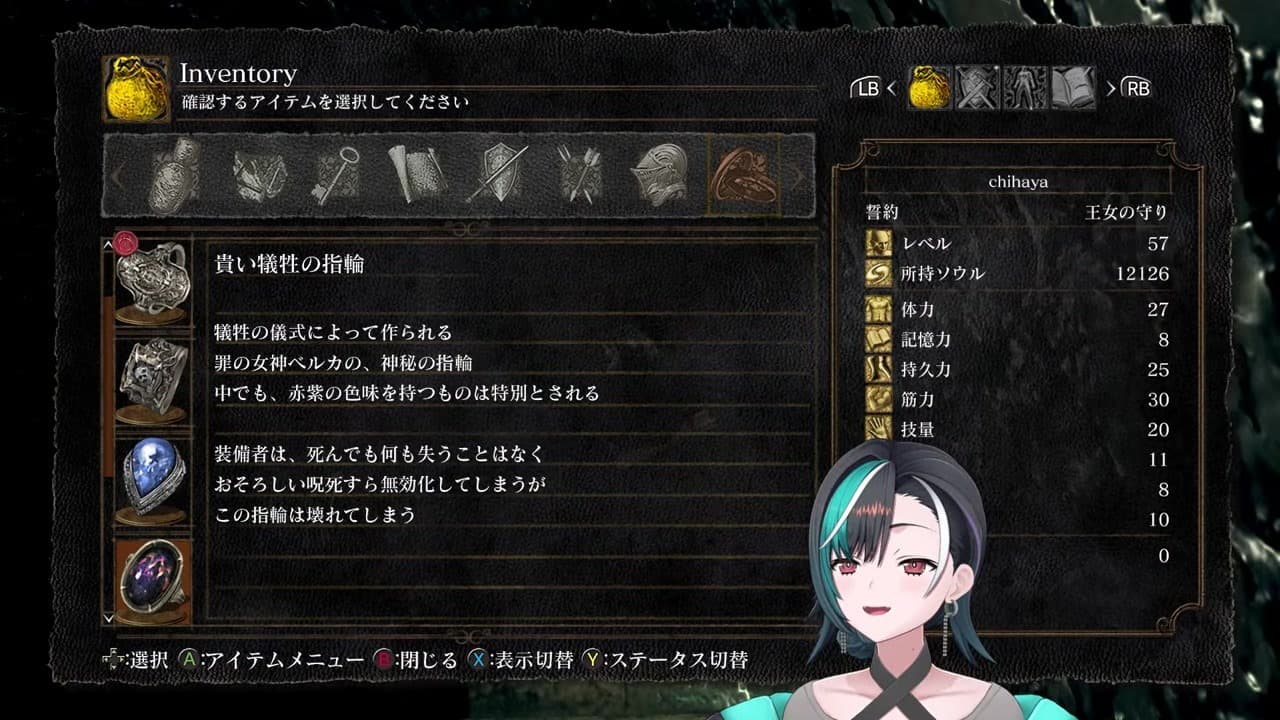
Task: Click the soul swirl icon next to 所持ソウル
Action: (880, 271)
